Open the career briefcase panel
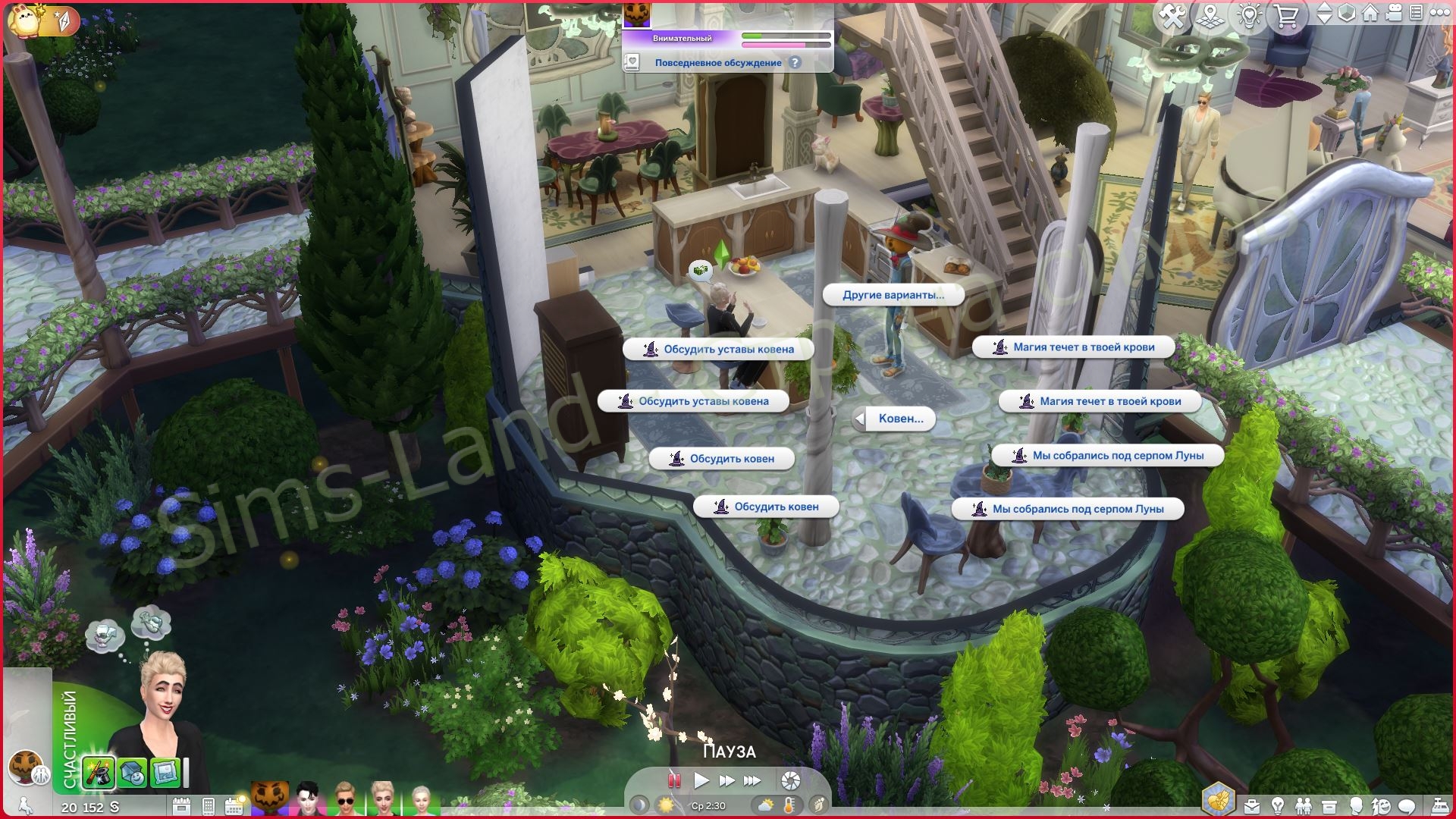Viewport: 1456px width, 819px height. [x=1252, y=806]
